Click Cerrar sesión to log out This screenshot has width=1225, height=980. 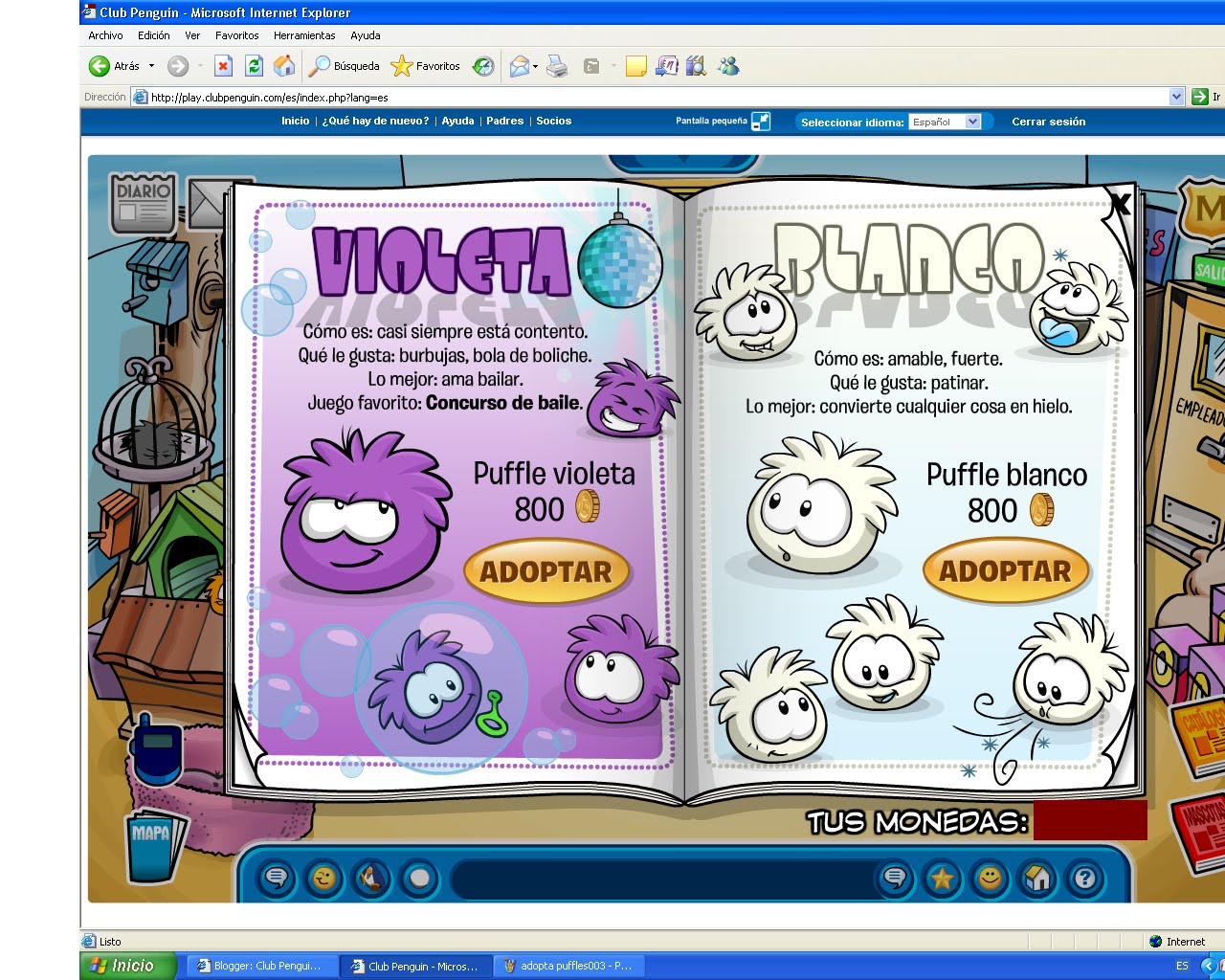pyautogui.click(x=1049, y=122)
